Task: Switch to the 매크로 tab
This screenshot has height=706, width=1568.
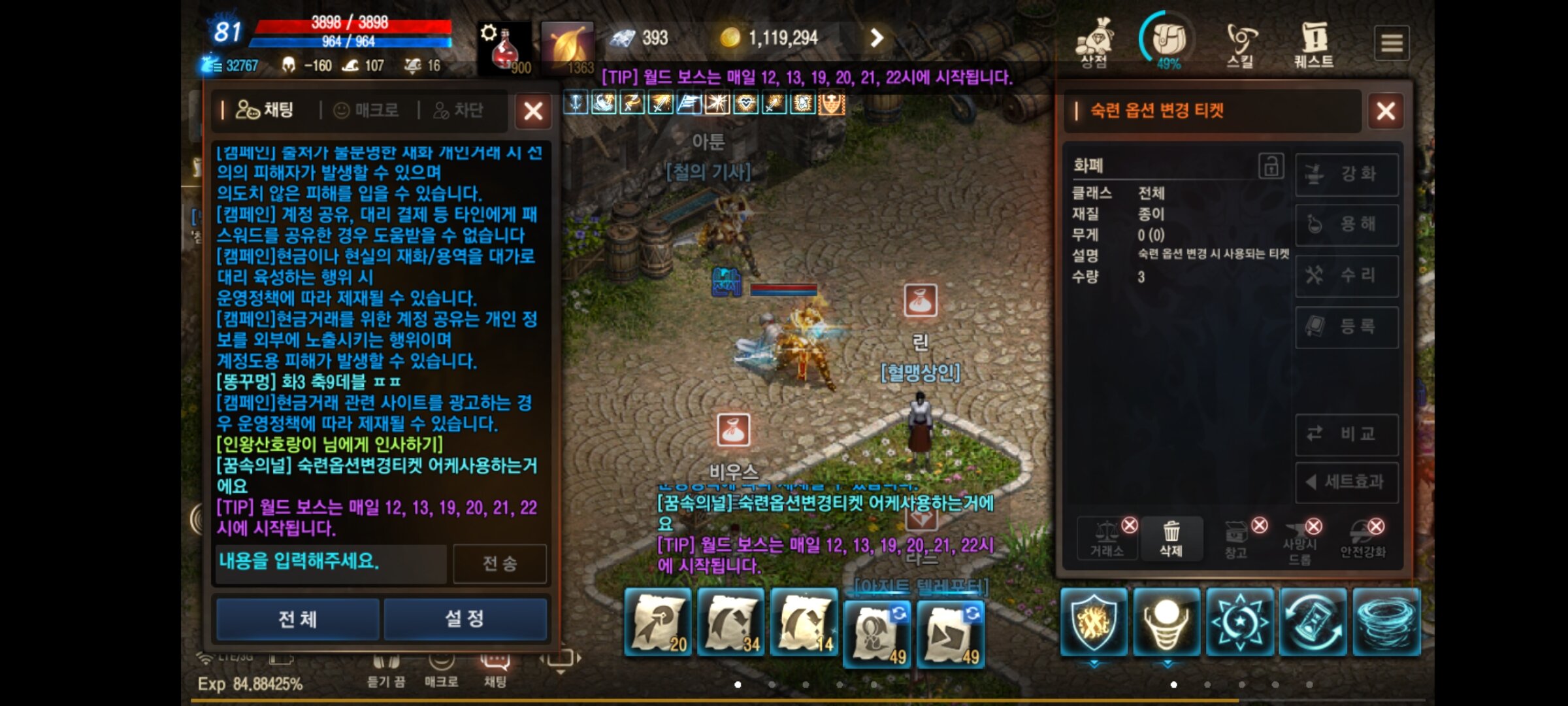Action: click(x=367, y=110)
